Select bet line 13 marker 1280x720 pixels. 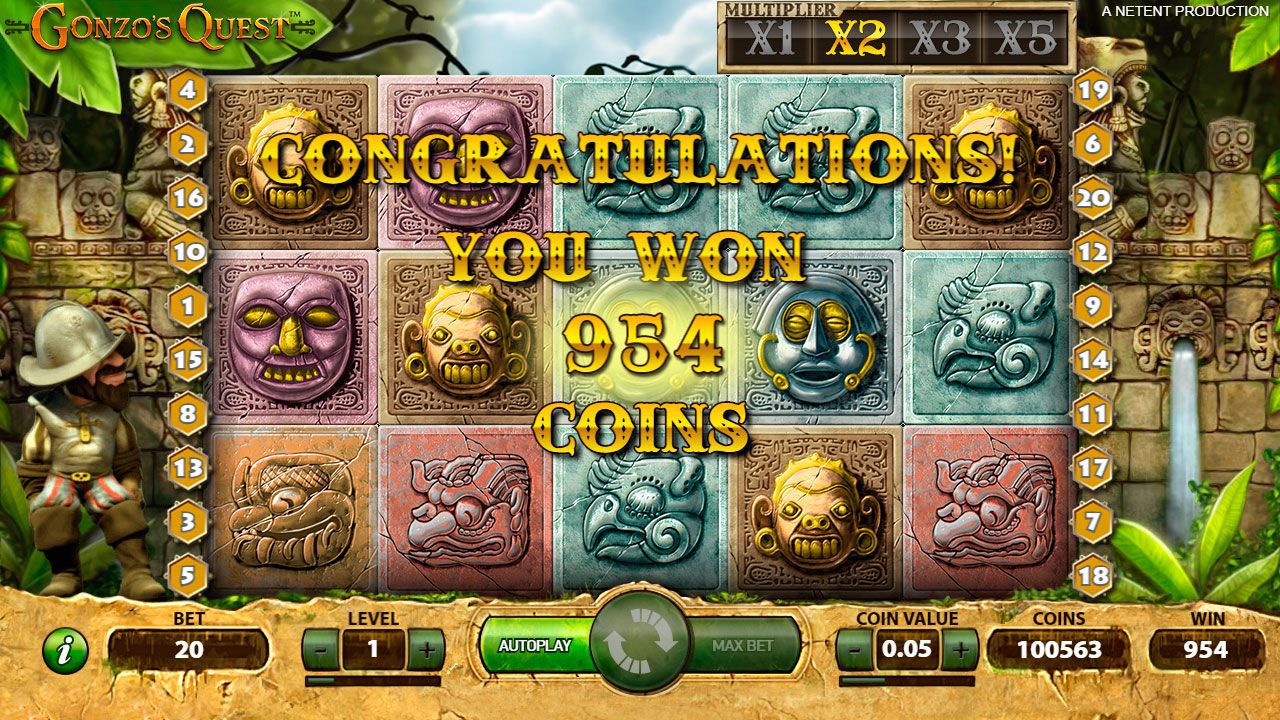coord(187,467)
